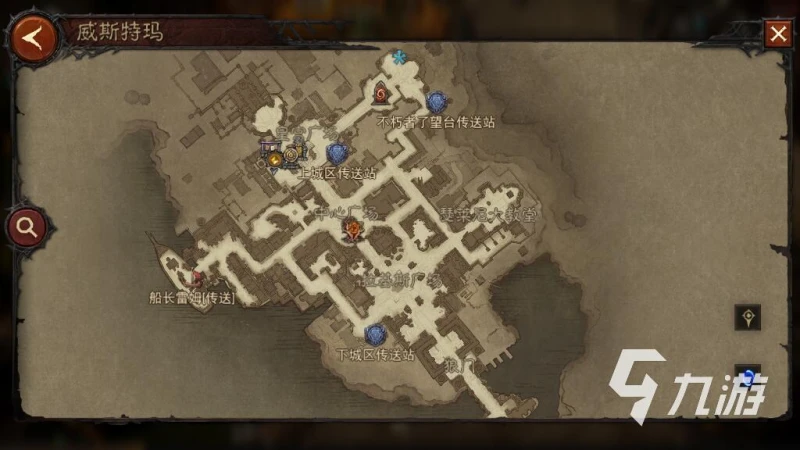Select the 不朽者了望台传送站 waypoint
This screenshot has width=800, height=450.
[x=435, y=102]
